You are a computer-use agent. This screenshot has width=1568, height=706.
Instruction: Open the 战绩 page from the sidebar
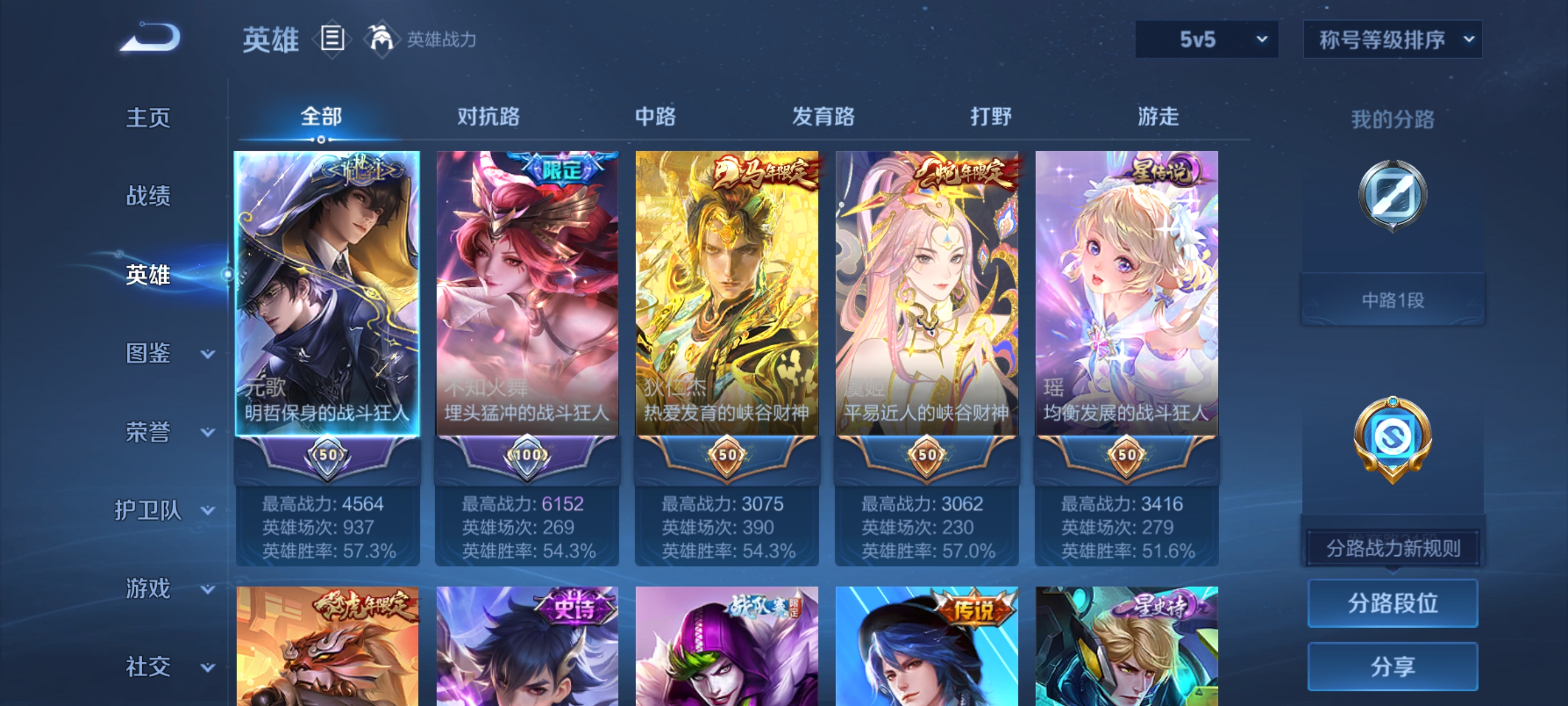tap(146, 196)
